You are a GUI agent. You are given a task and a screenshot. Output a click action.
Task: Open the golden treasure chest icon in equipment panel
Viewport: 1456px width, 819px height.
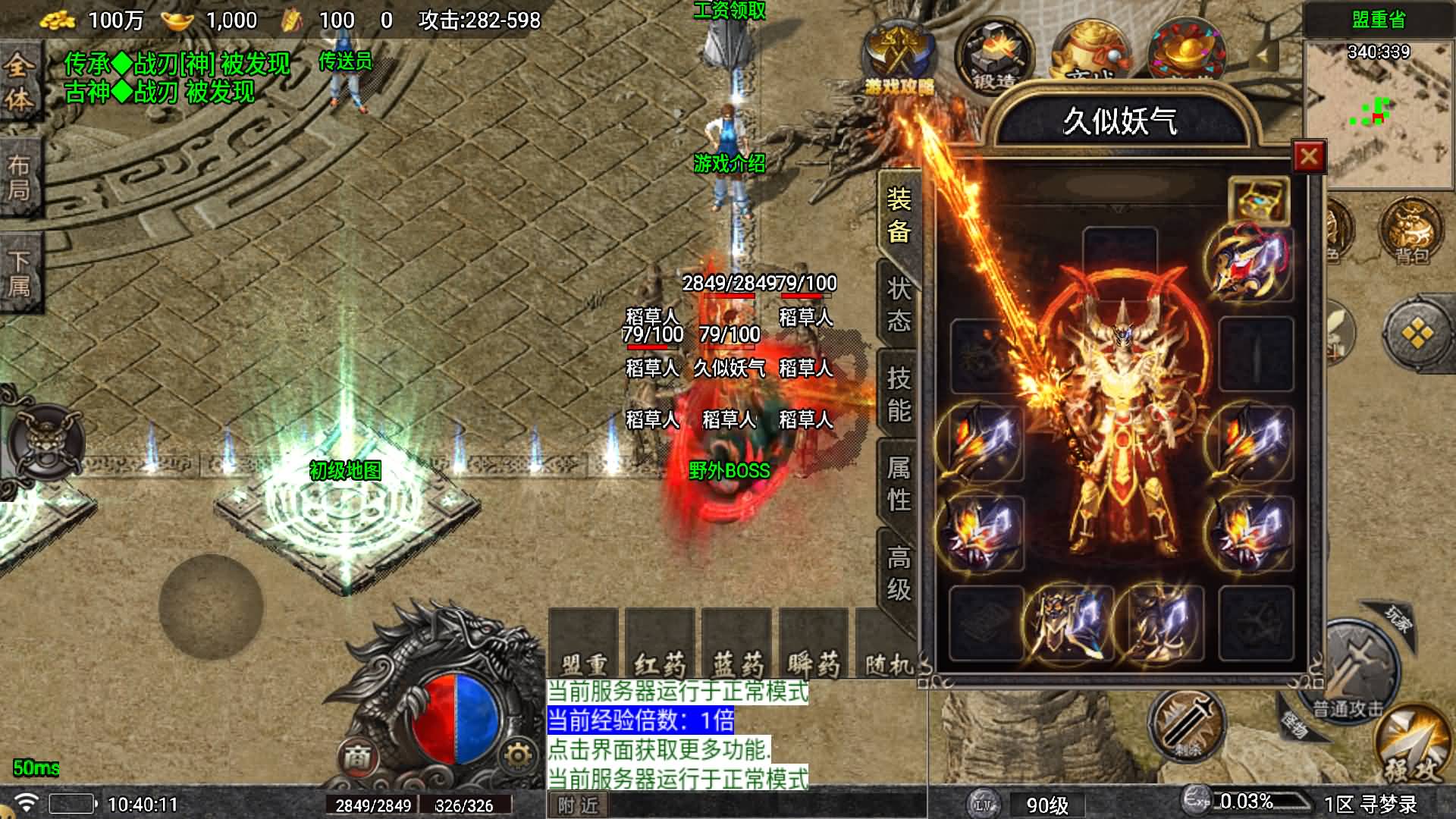1258,199
